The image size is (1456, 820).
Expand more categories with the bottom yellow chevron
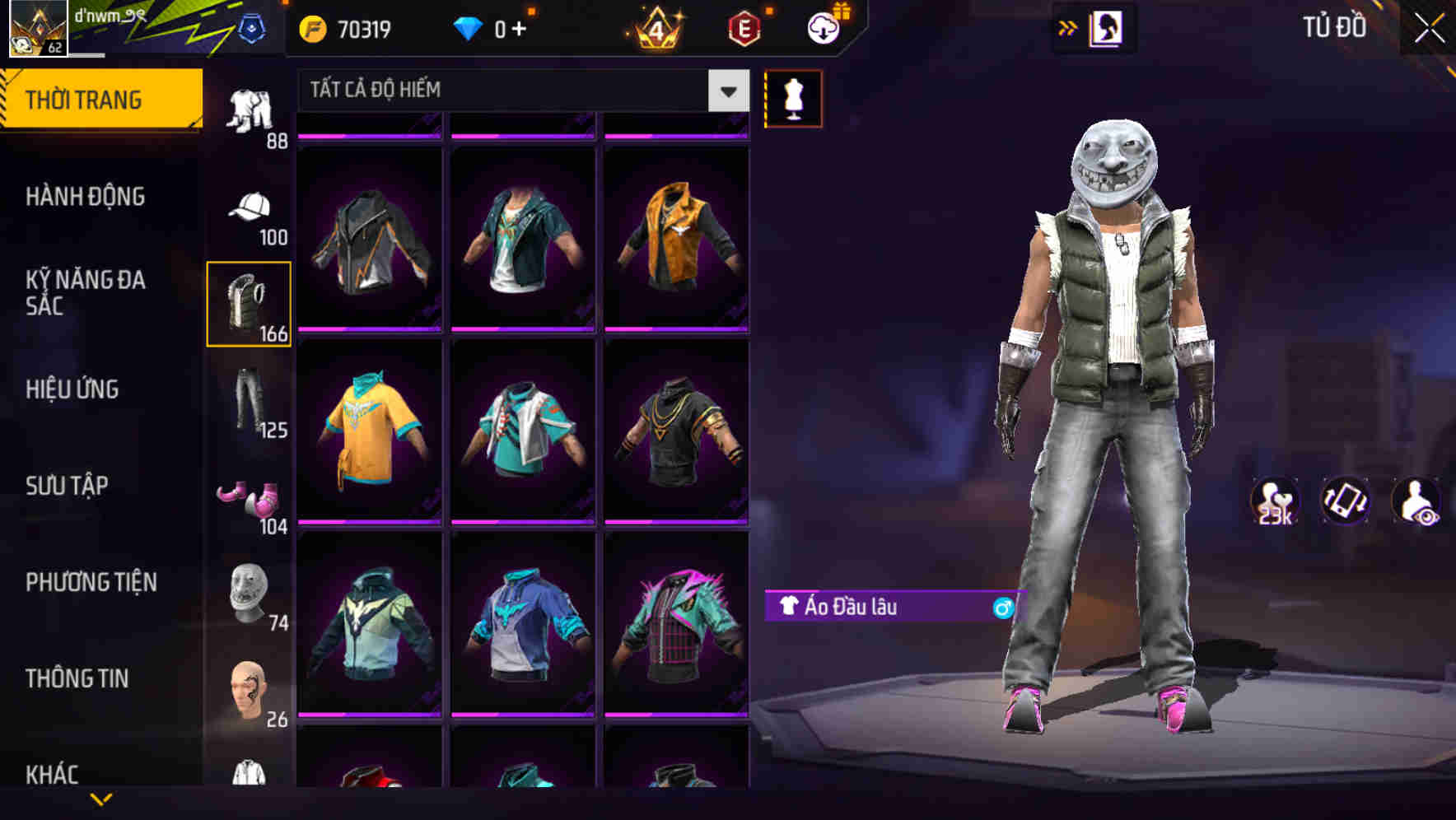[x=101, y=800]
